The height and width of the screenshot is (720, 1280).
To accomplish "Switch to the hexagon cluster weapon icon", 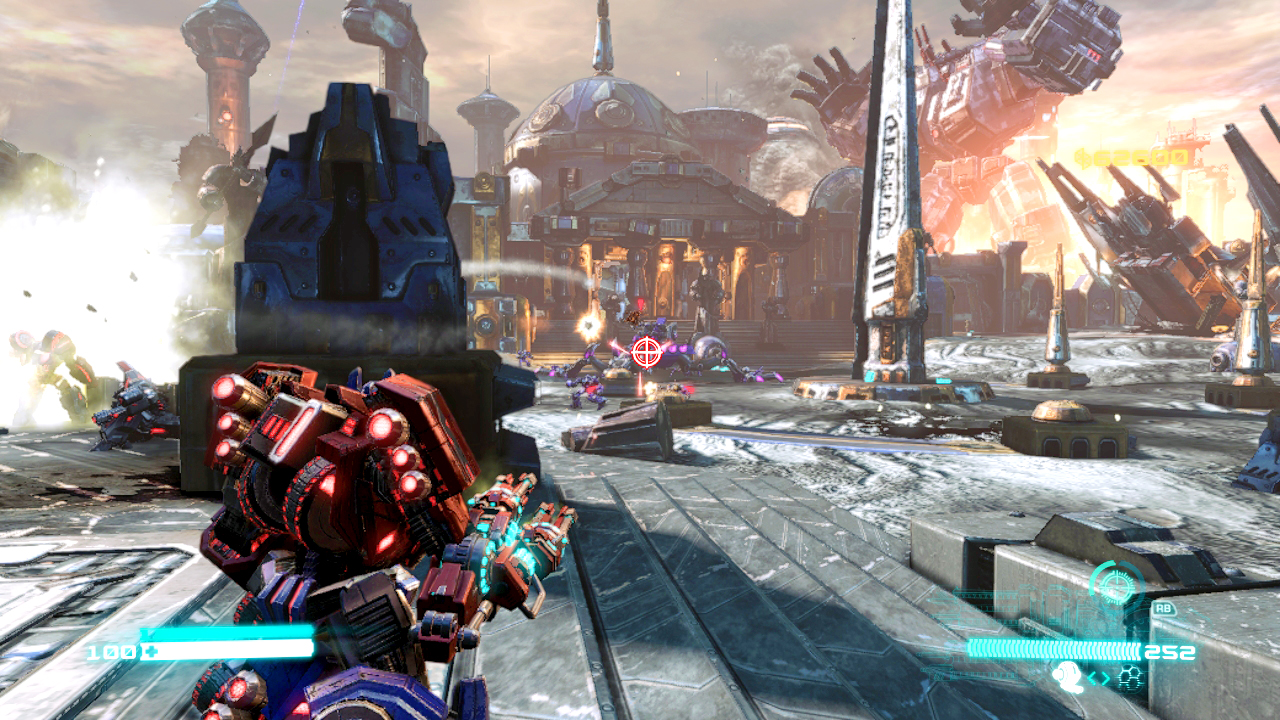I will point(1130,677).
